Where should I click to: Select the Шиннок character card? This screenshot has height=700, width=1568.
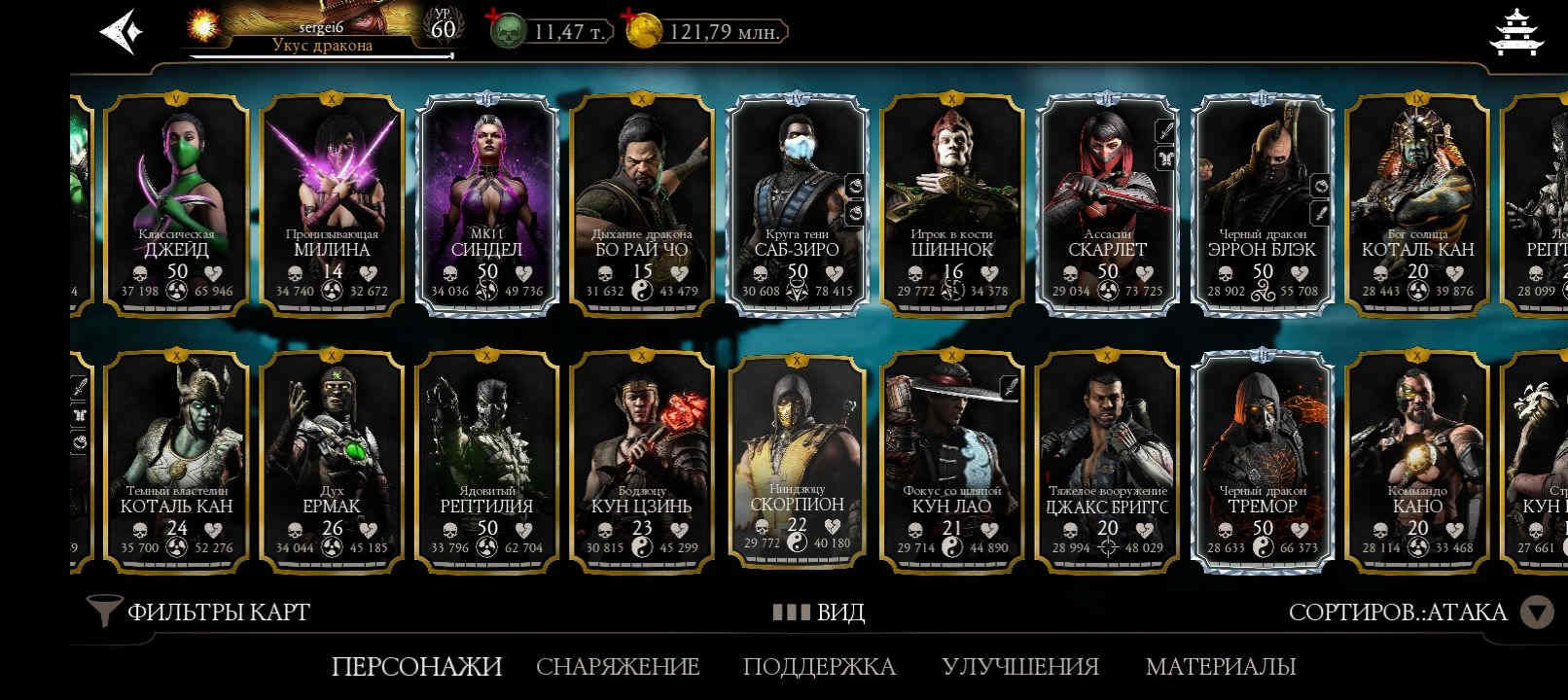(x=951, y=204)
